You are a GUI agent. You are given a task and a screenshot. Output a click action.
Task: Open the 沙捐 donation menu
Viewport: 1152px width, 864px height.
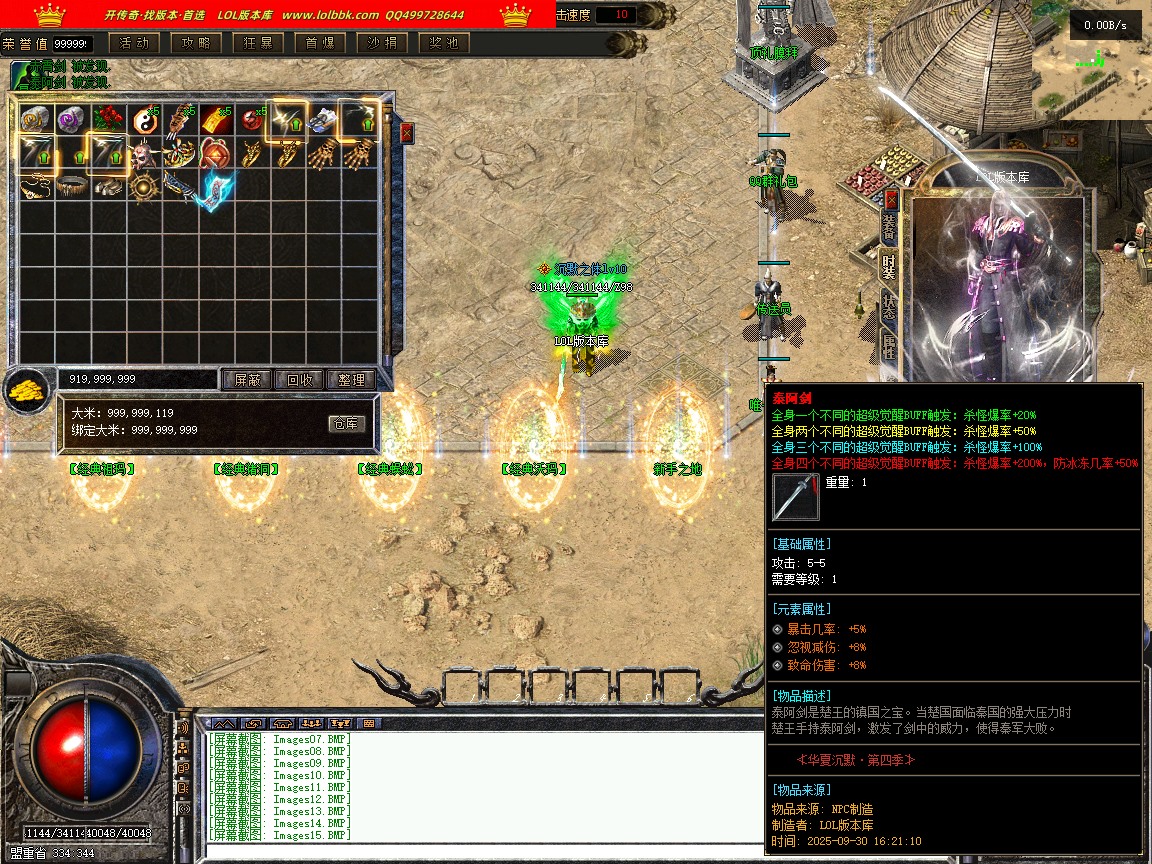[x=382, y=43]
